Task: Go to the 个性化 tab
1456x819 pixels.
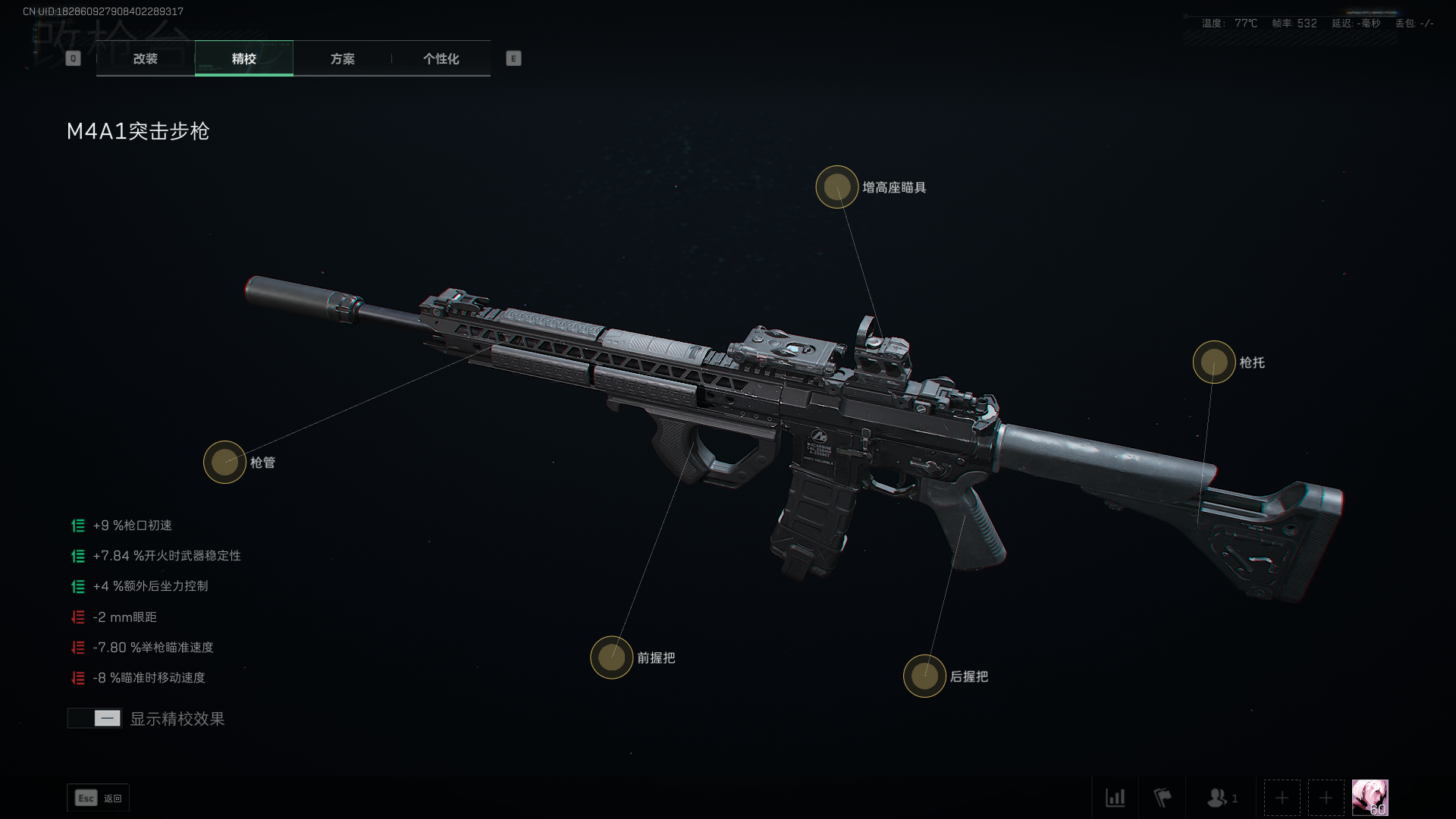Action: coord(441,58)
